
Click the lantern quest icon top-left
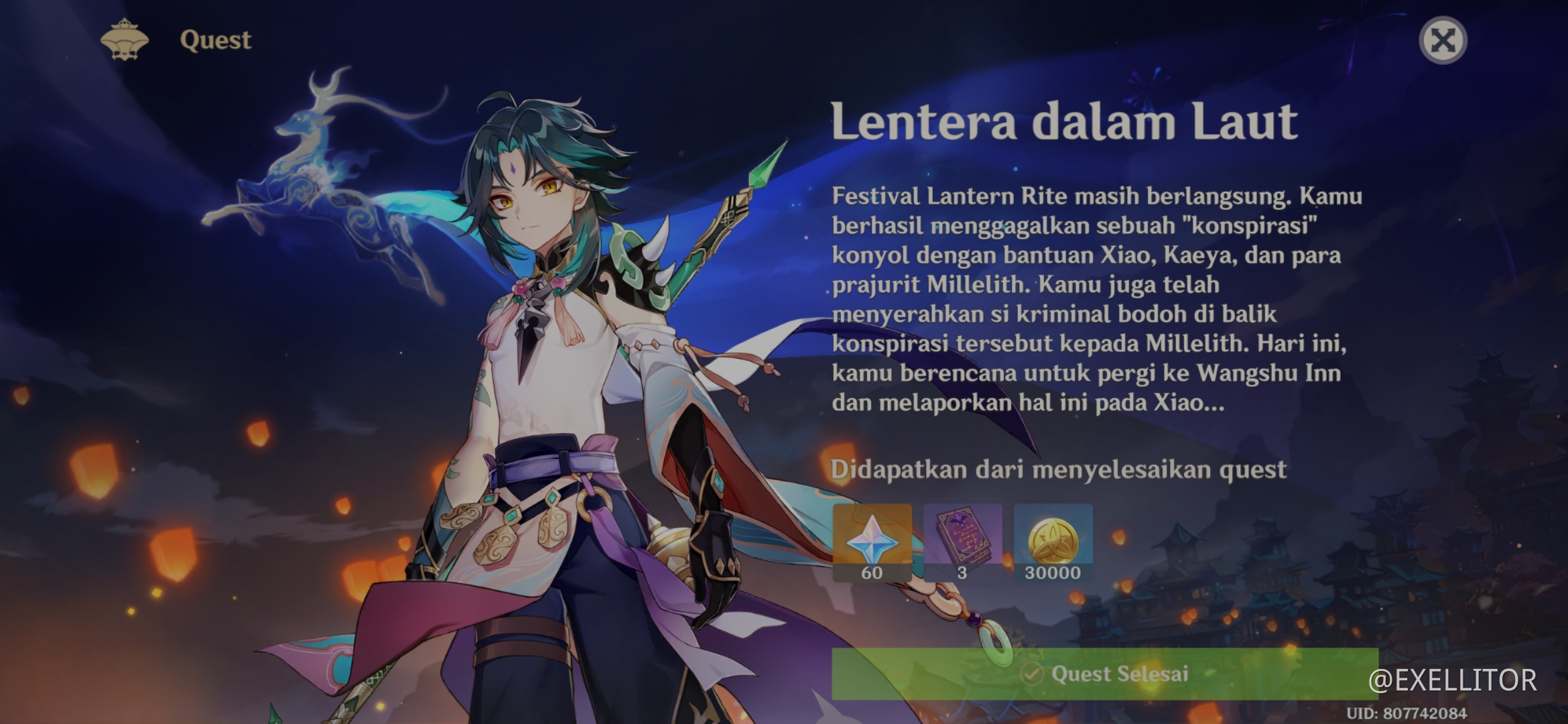[124, 39]
